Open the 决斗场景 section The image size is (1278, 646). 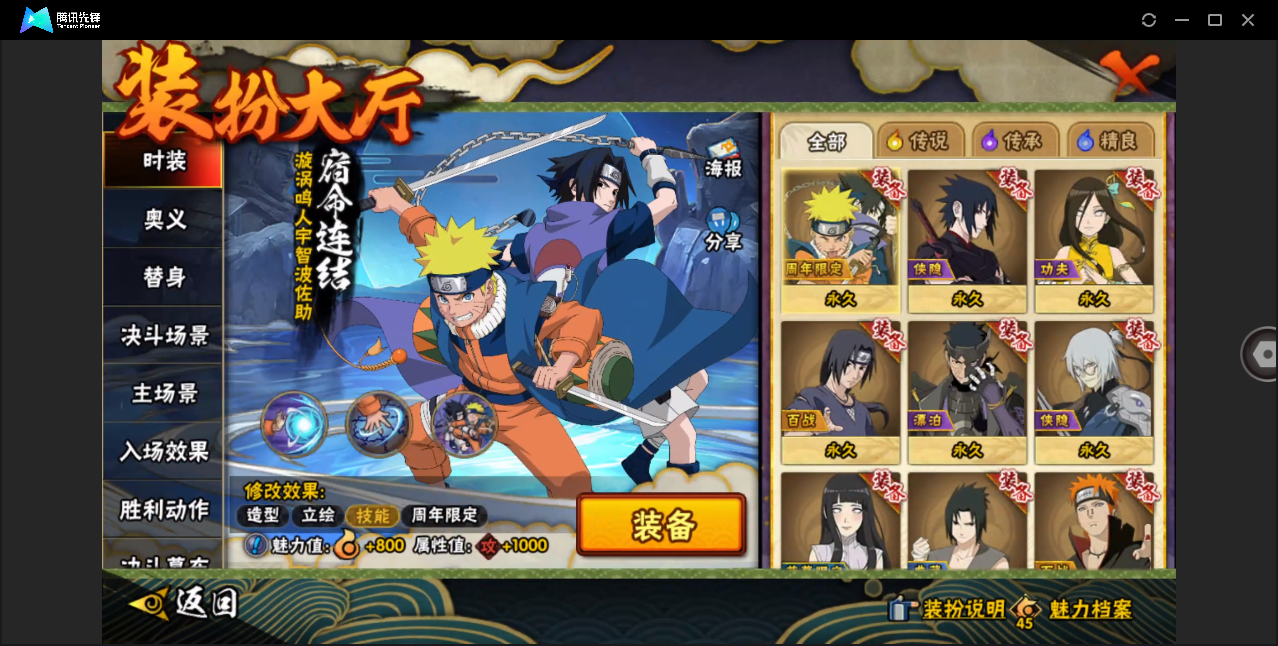[163, 335]
